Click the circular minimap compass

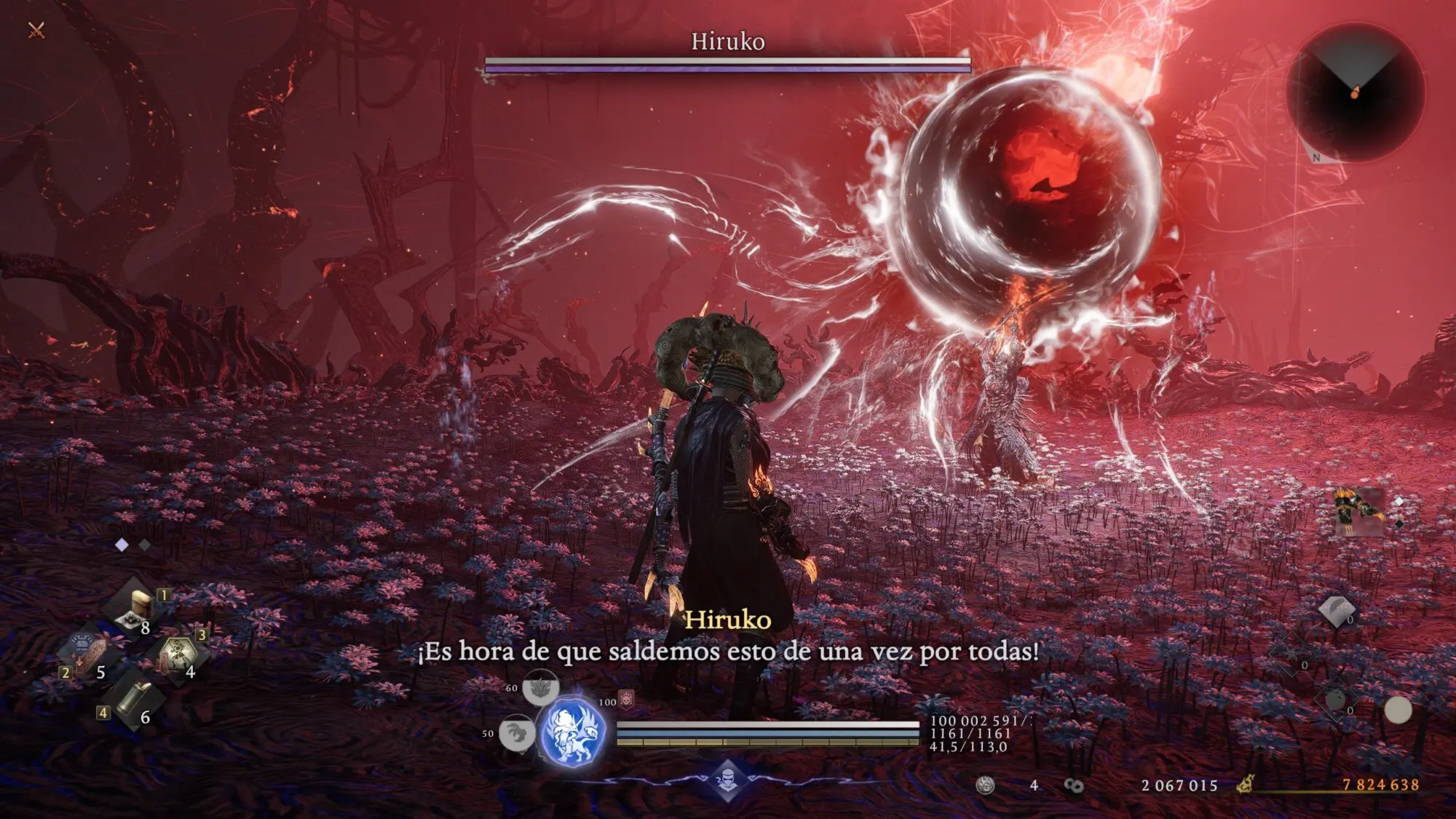tap(1355, 92)
